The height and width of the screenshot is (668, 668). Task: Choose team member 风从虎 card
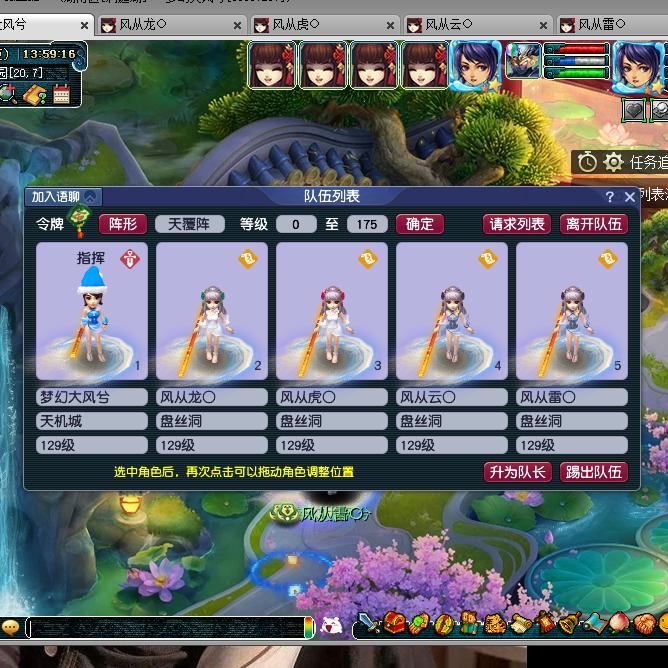[x=331, y=310]
